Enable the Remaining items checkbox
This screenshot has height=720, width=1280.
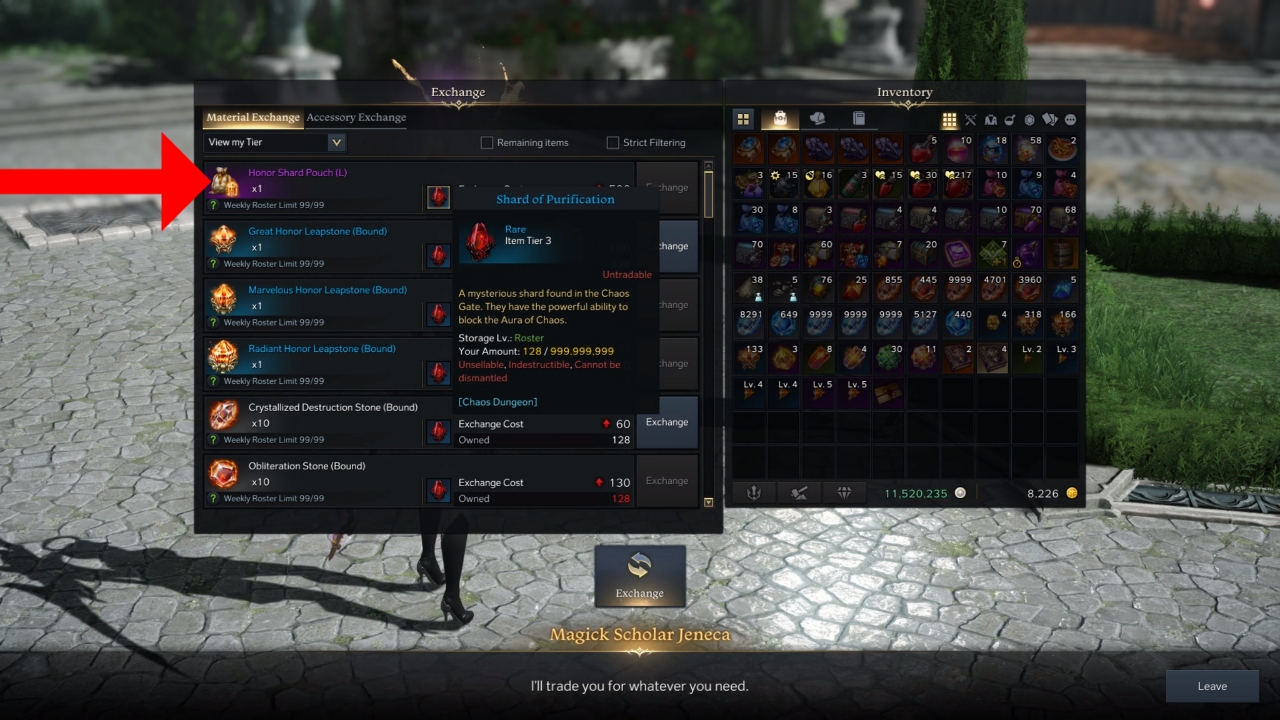(x=488, y=142)
